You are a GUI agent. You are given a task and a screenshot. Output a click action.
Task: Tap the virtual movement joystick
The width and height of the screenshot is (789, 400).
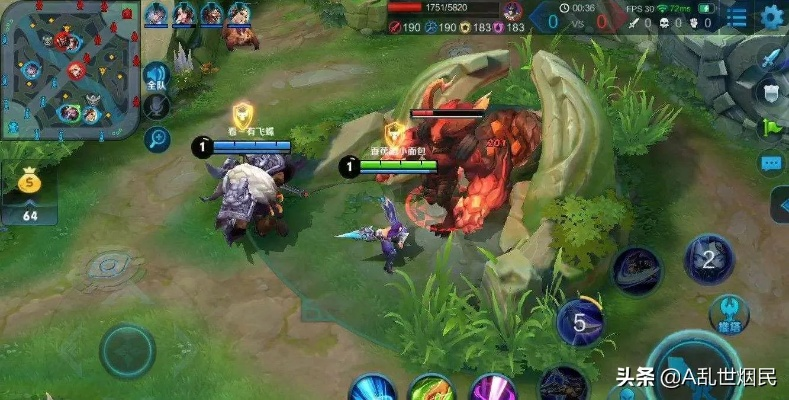127,351
